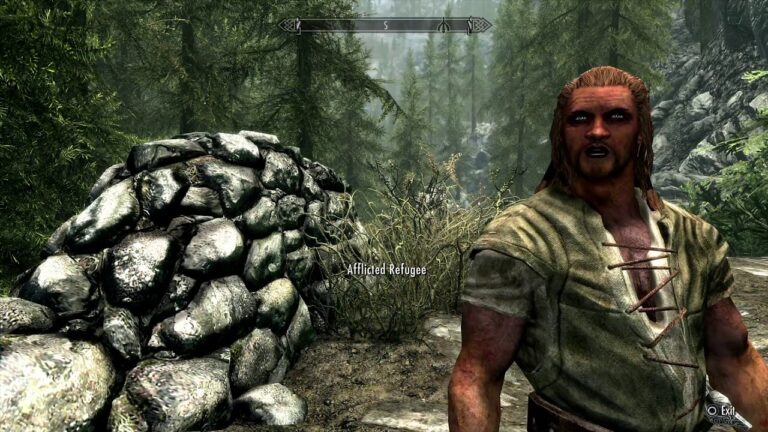Click the compass bar showing South
This screenshot has height=432, width=768.
point(385,25)
